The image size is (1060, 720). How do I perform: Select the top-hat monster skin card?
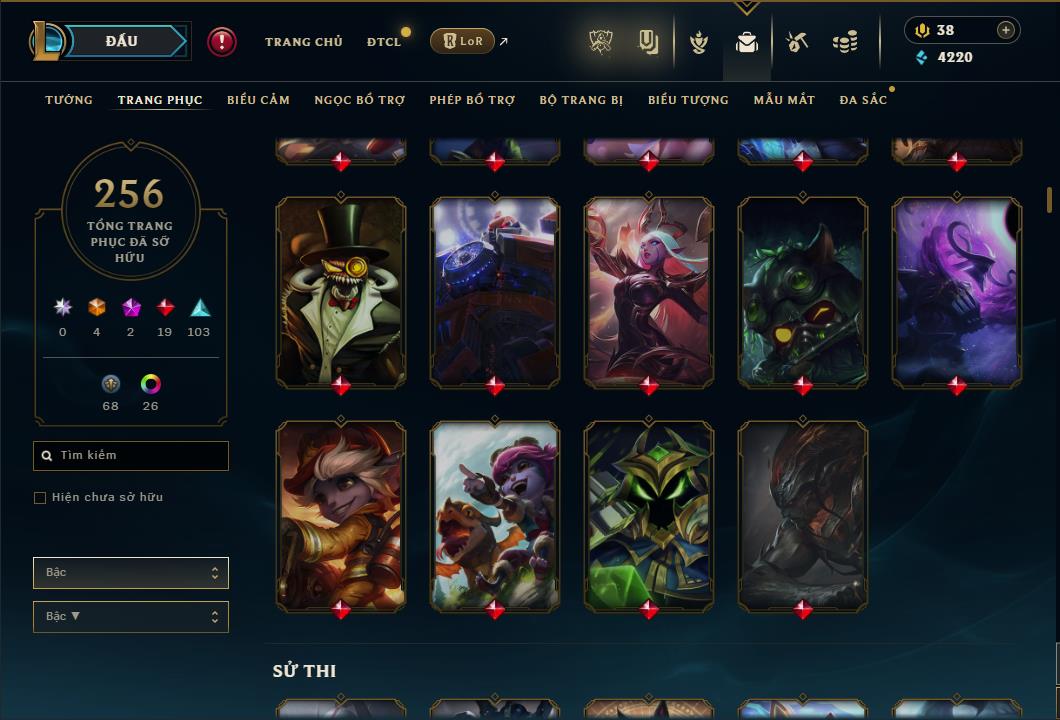(x=341, y=290)
